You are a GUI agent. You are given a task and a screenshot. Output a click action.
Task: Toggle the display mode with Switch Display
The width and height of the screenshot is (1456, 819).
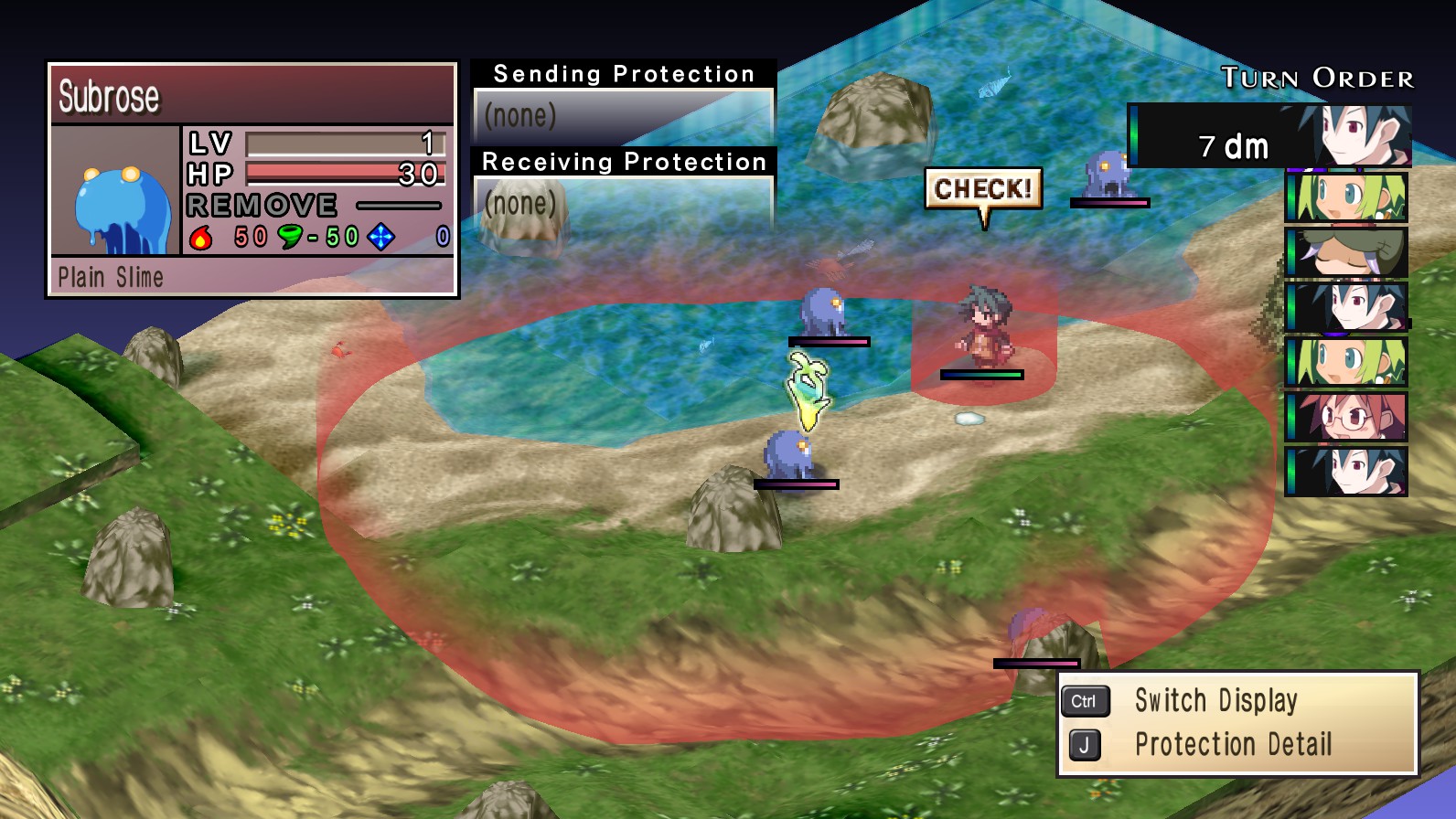[1216, 700]
